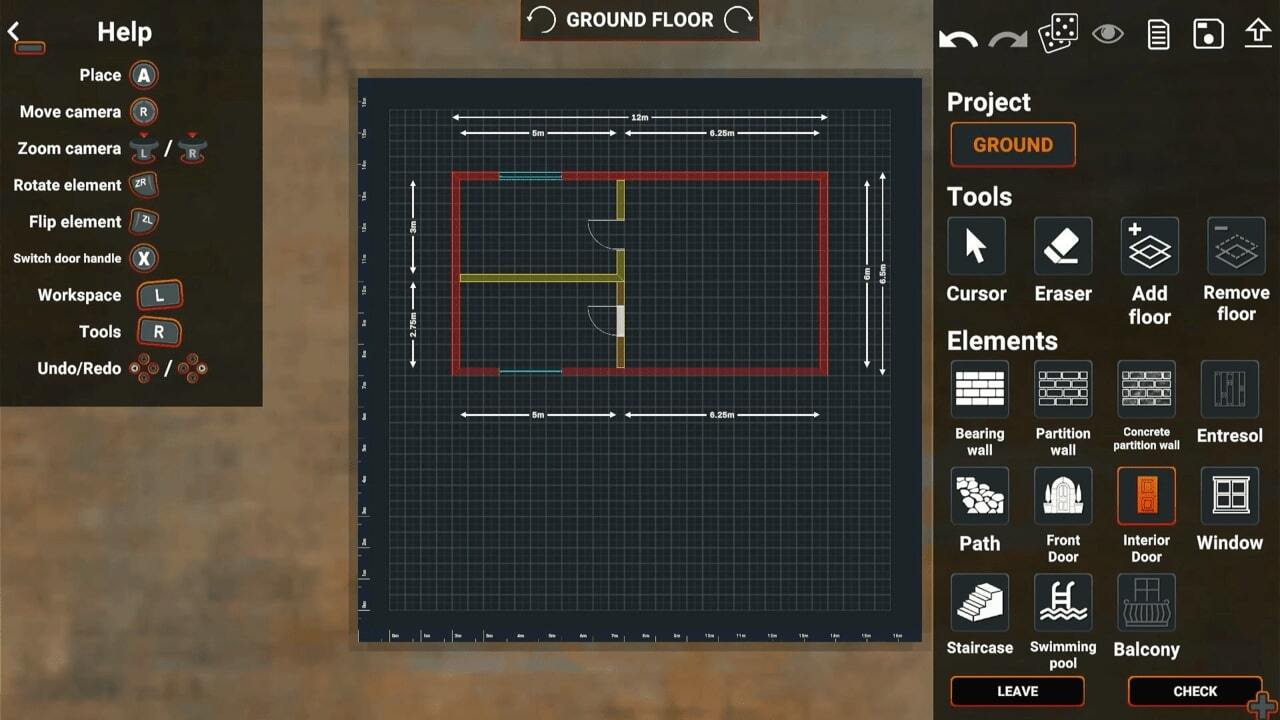Open the GROUND project selector
Screen dimensions: 1280x720
pyautogui.click(x=1012, y=145)
